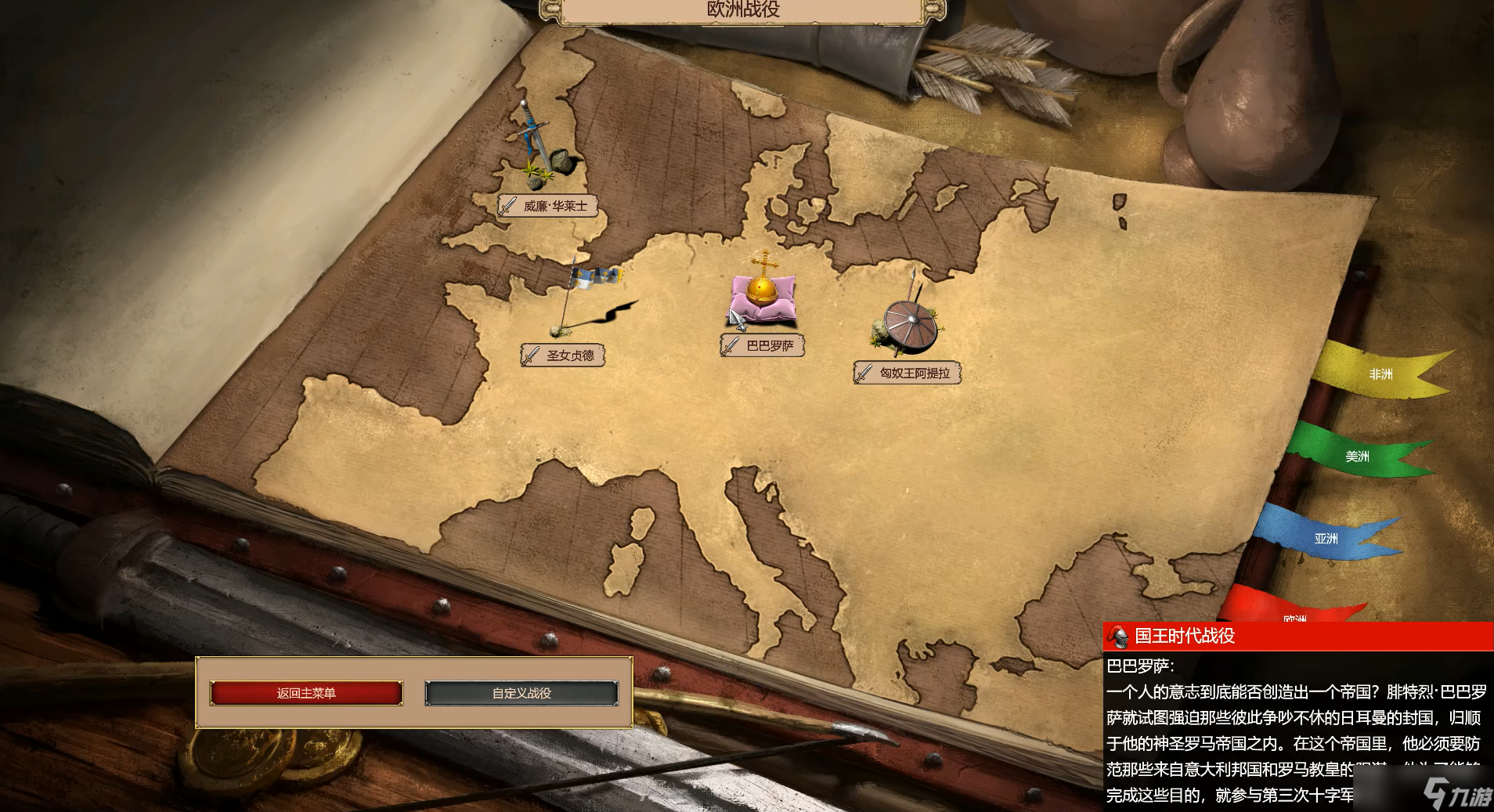Show the blue 亚洲 ribbon tab
This screenshot has width=1494, height=812.
point(1326,539)
